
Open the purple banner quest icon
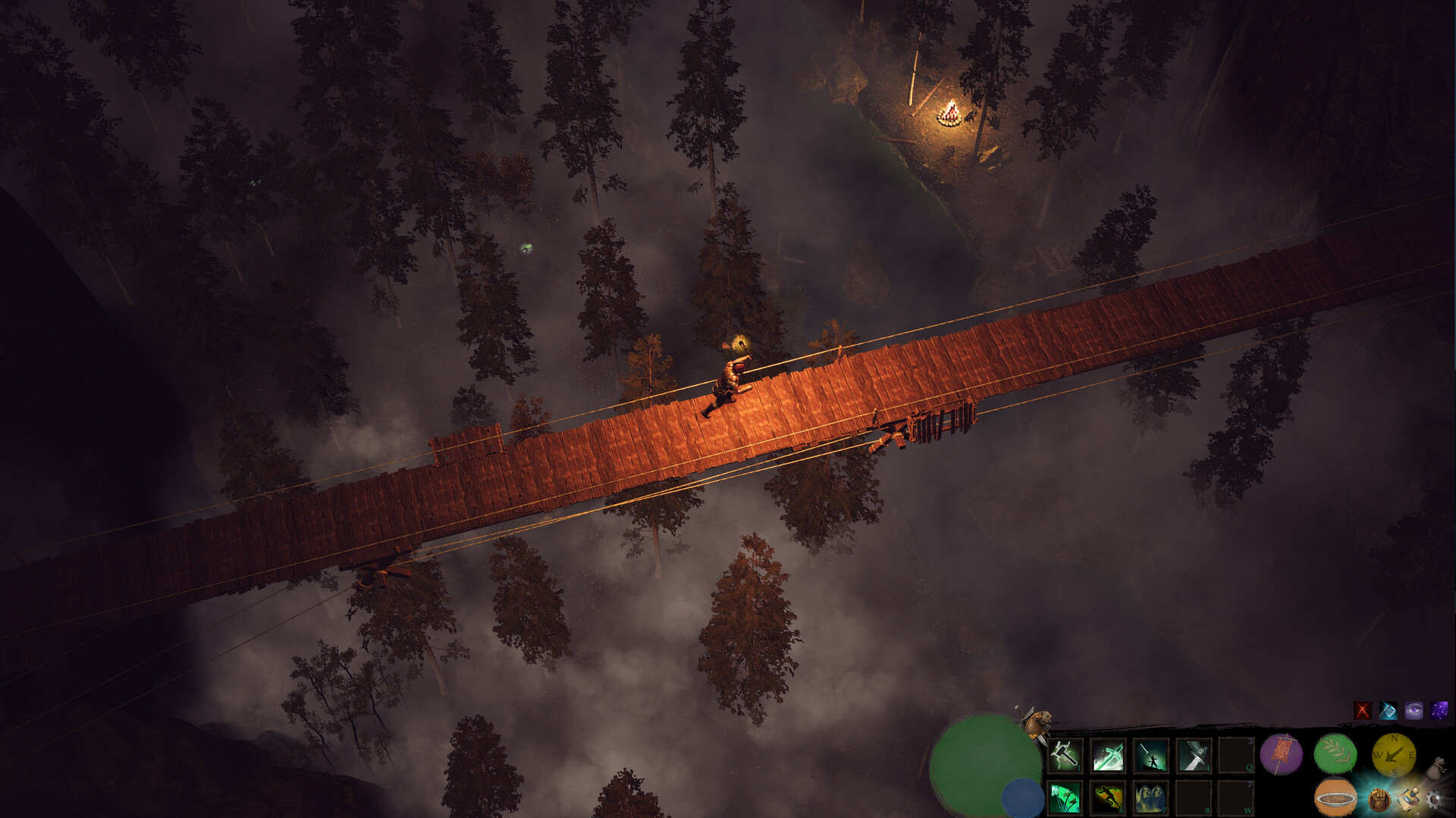coord(1281,754)
